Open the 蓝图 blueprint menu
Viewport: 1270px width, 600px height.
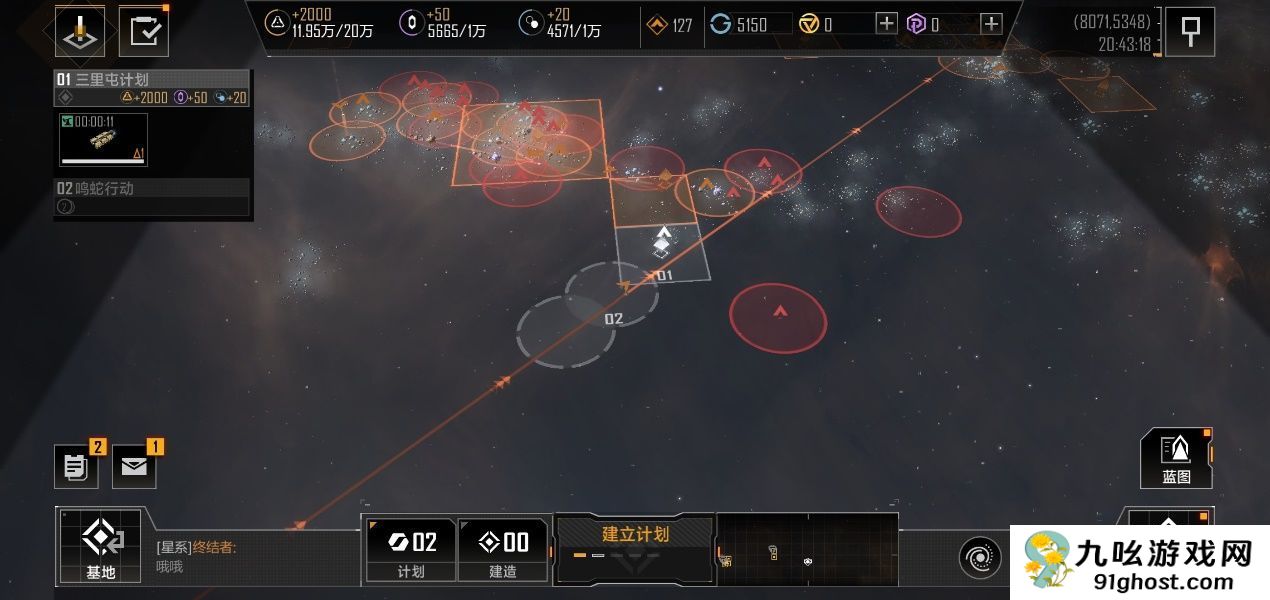tap(1176, 458)
